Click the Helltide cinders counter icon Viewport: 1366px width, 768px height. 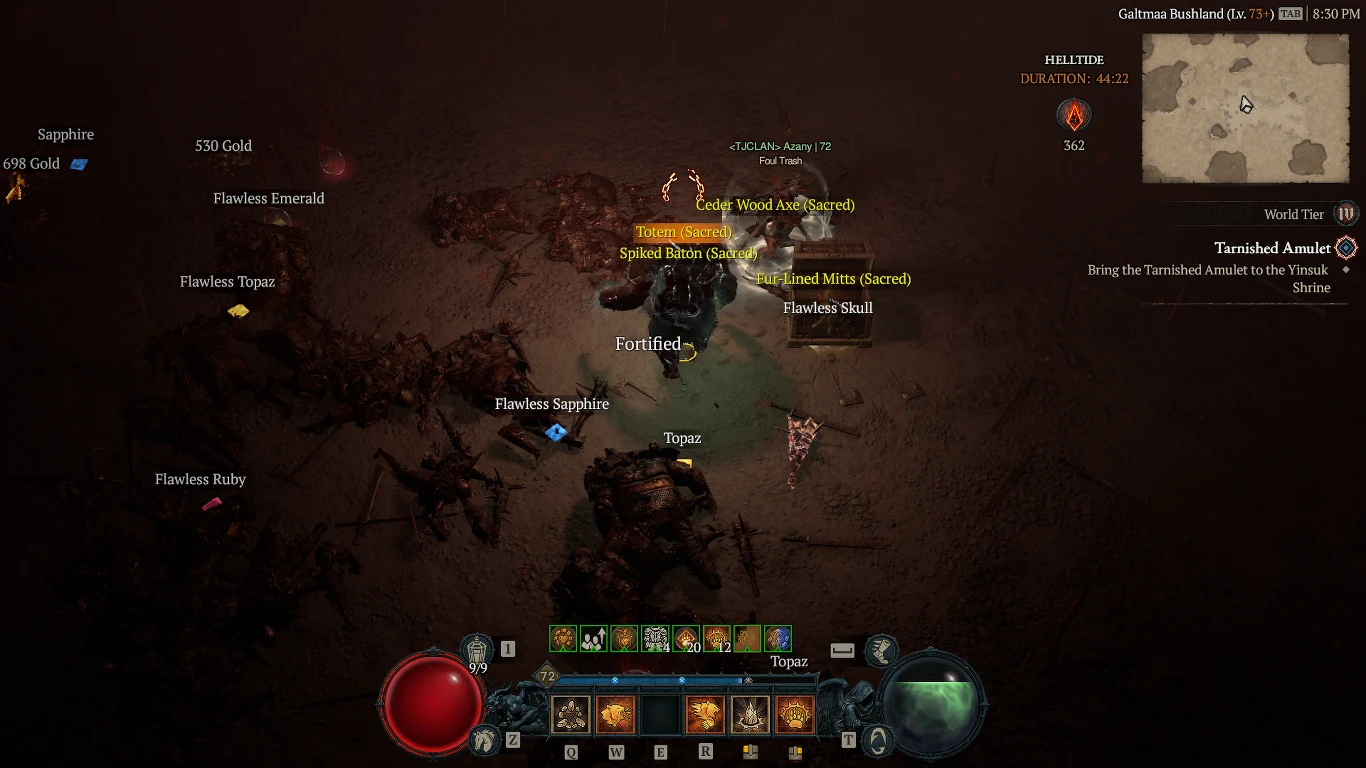click(x=1074, y=115)
